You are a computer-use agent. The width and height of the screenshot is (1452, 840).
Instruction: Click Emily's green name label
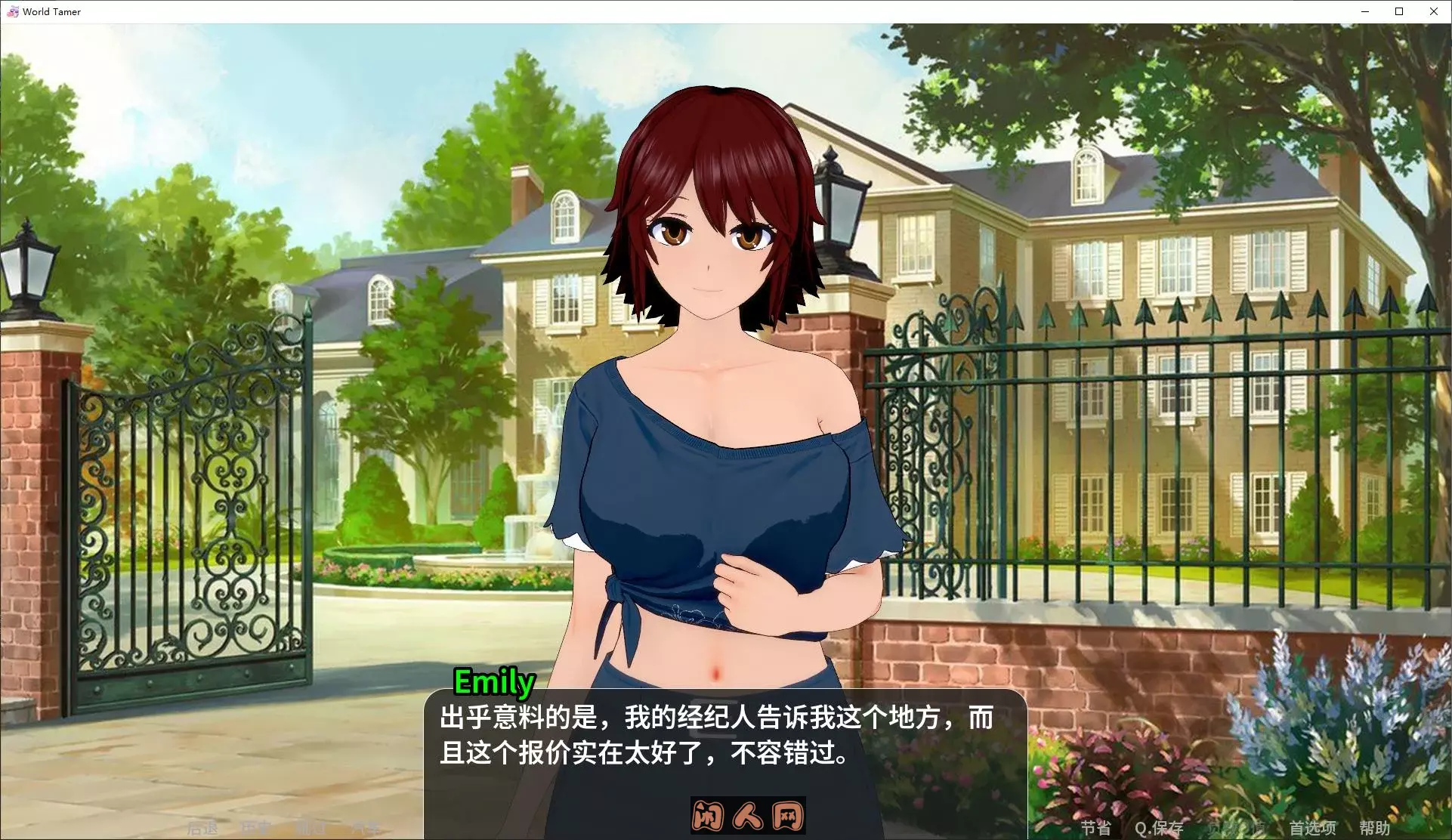click(x=494, y=681)
